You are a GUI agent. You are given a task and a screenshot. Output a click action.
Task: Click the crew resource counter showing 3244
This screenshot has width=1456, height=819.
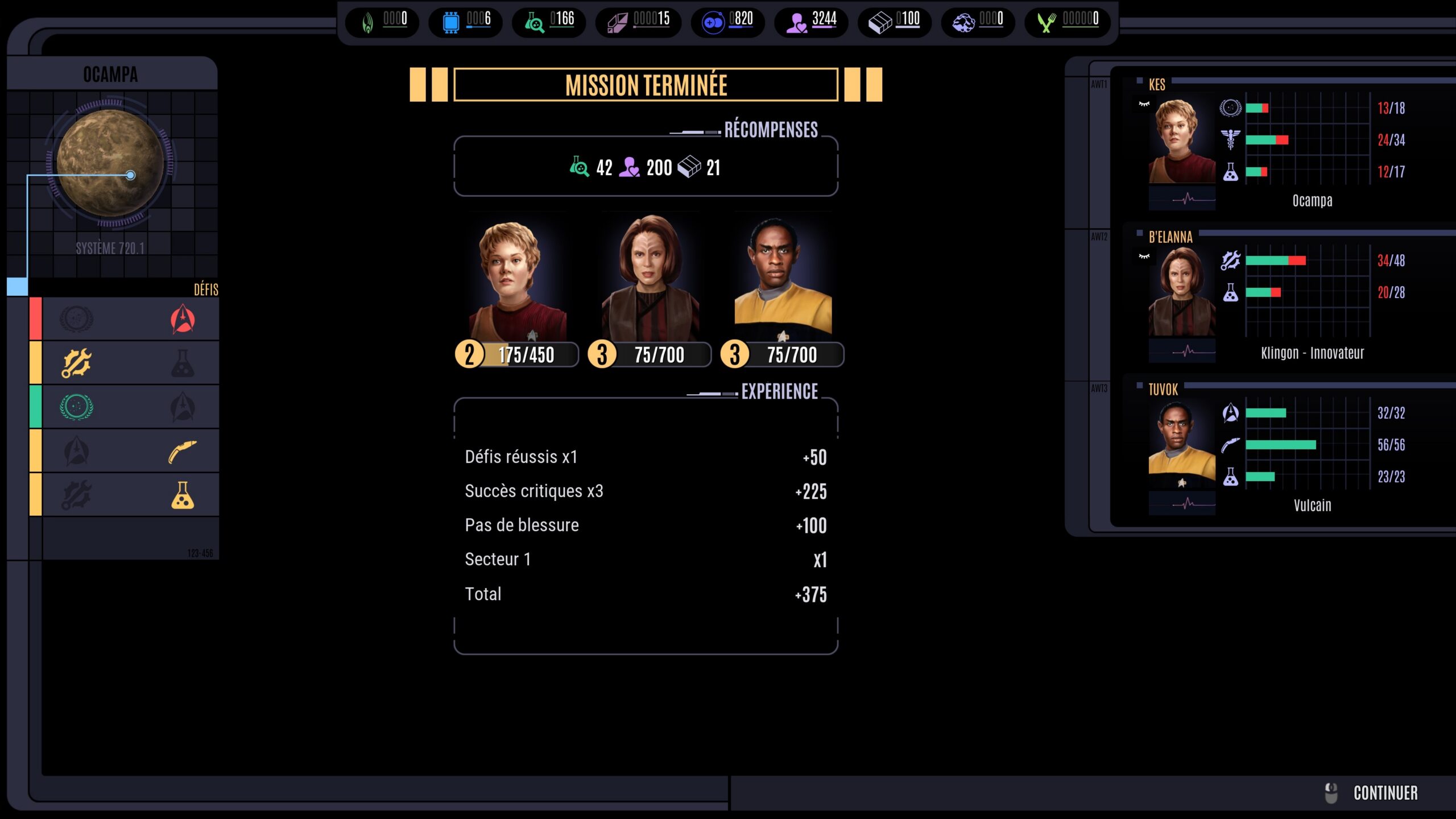[812, 22]
